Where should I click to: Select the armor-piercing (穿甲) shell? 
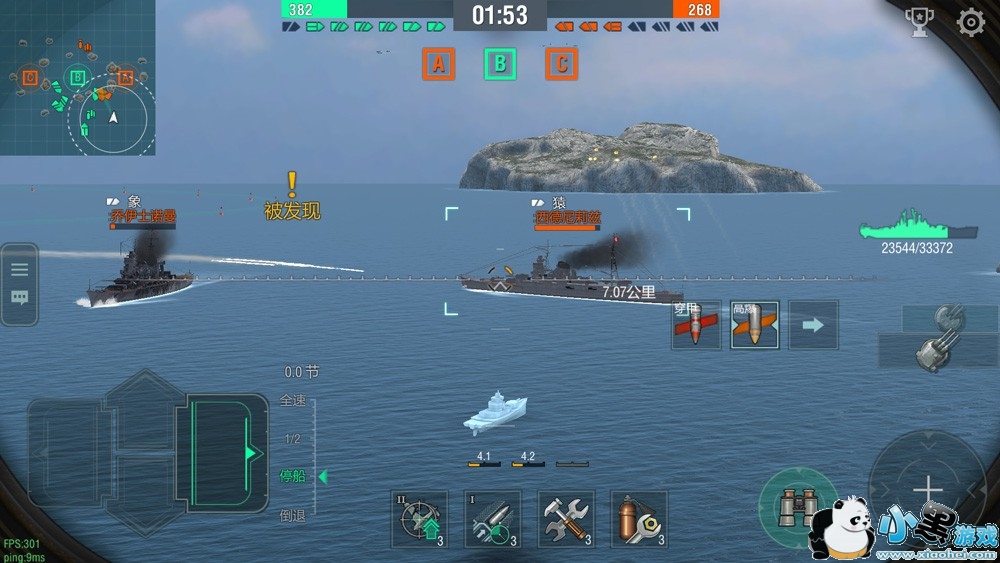(x=696, y=325)
